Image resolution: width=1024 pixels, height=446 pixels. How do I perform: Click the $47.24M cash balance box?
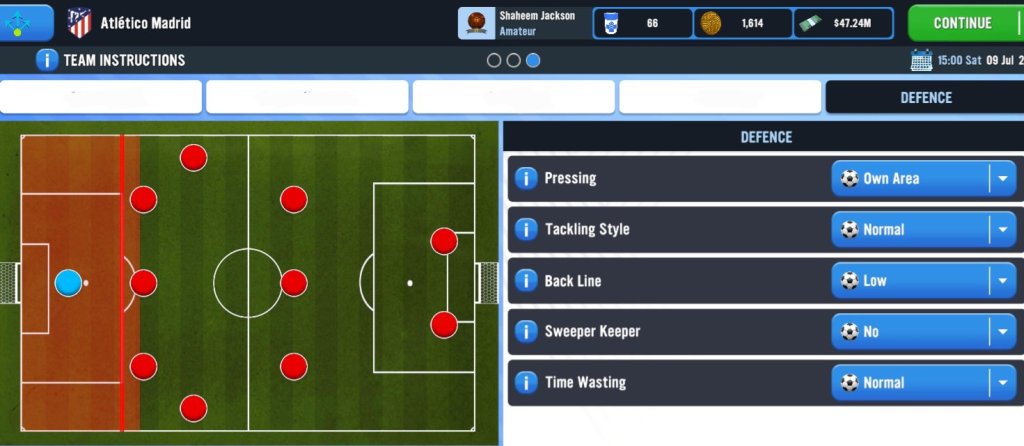pos(844,23)
